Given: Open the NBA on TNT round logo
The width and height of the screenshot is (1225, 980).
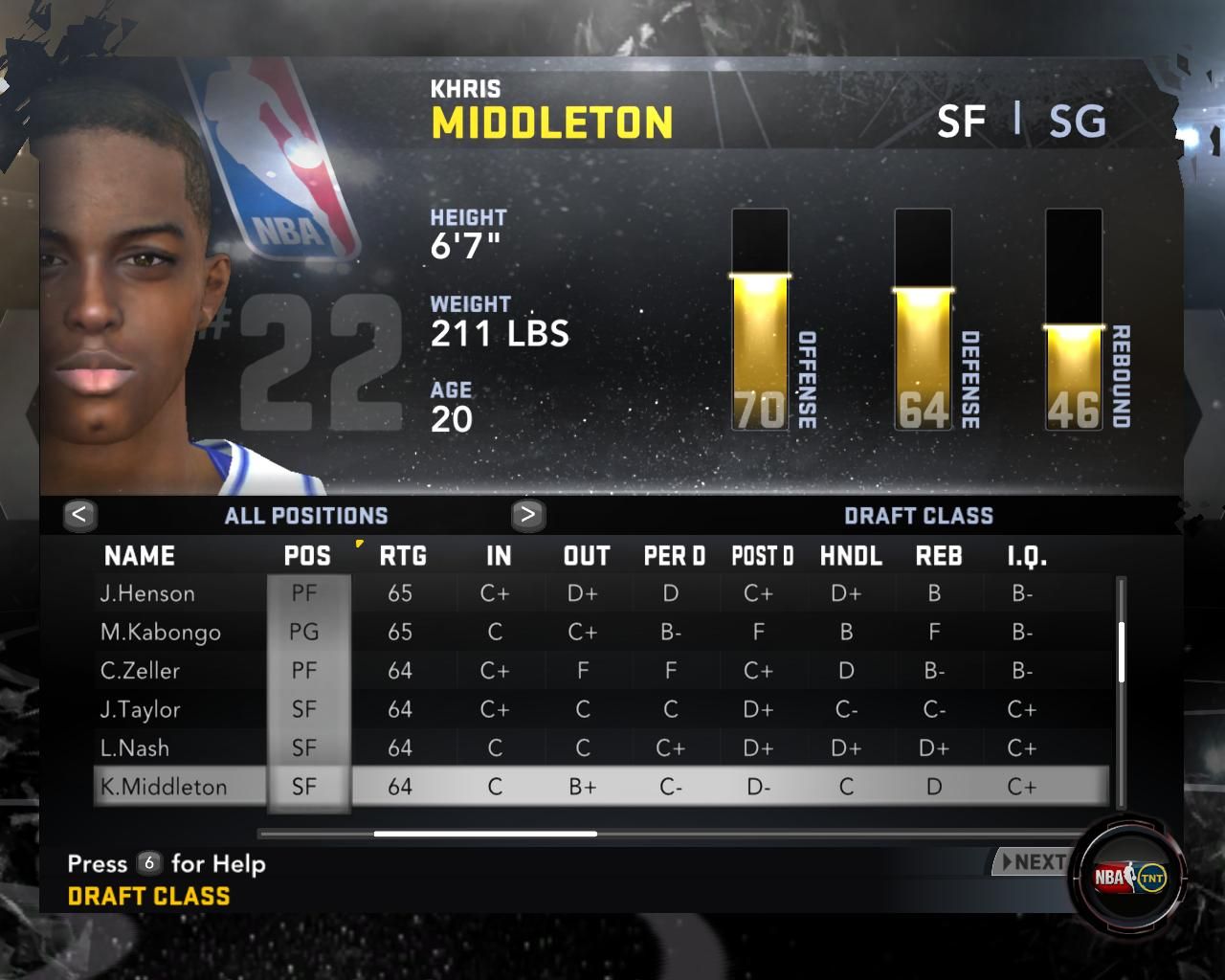Looking at the screenshot, I should 1130,877.
